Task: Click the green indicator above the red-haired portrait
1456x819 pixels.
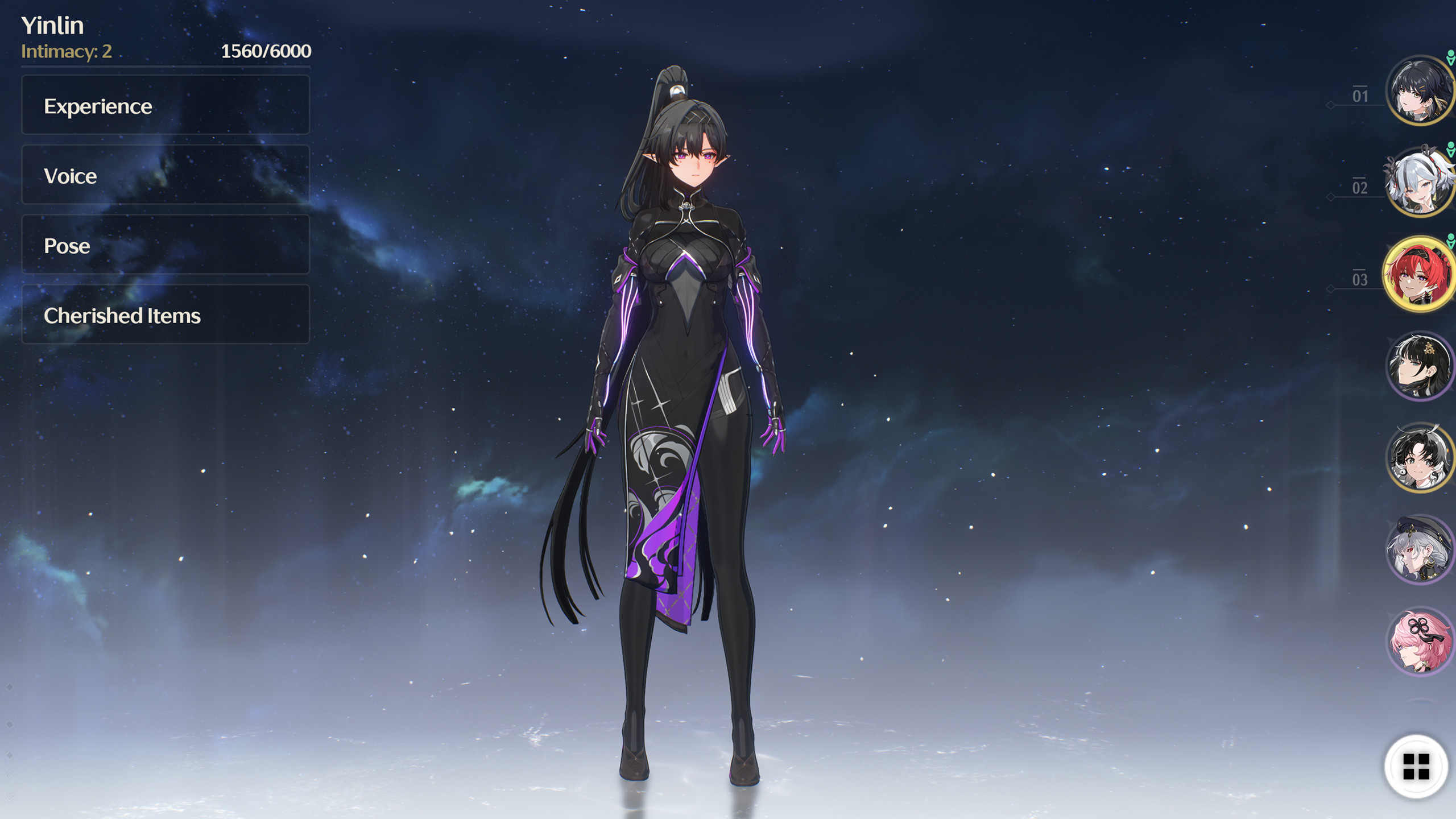Action: tap(1451, 241)
